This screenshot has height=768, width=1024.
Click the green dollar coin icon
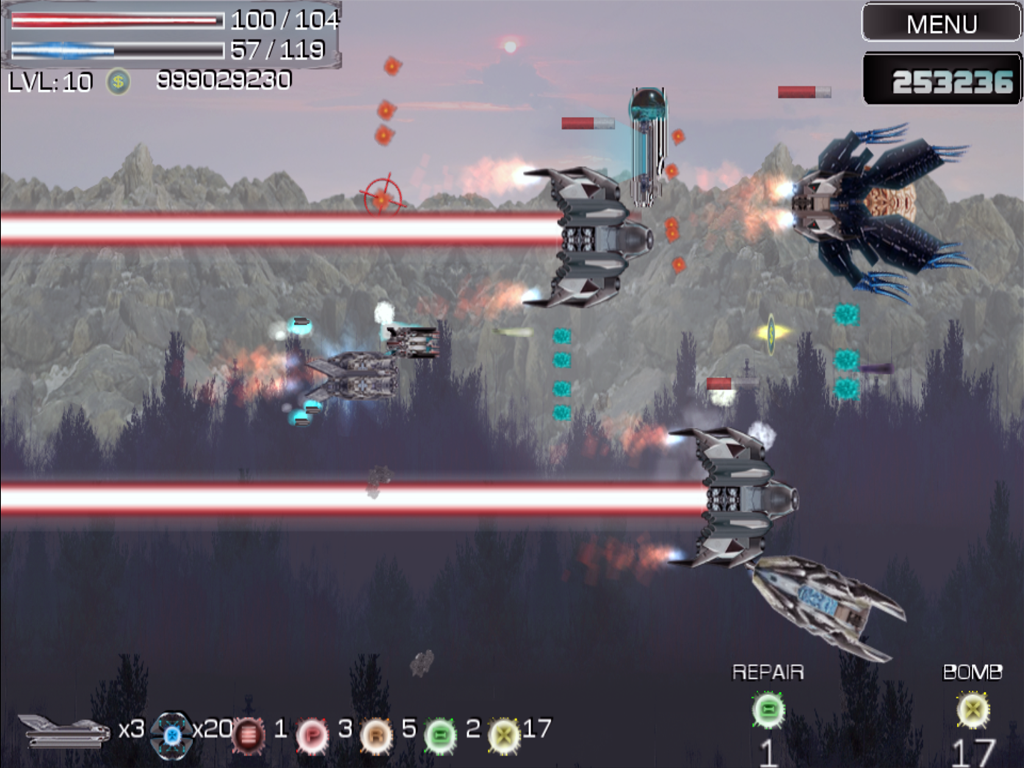pos(119,81)
